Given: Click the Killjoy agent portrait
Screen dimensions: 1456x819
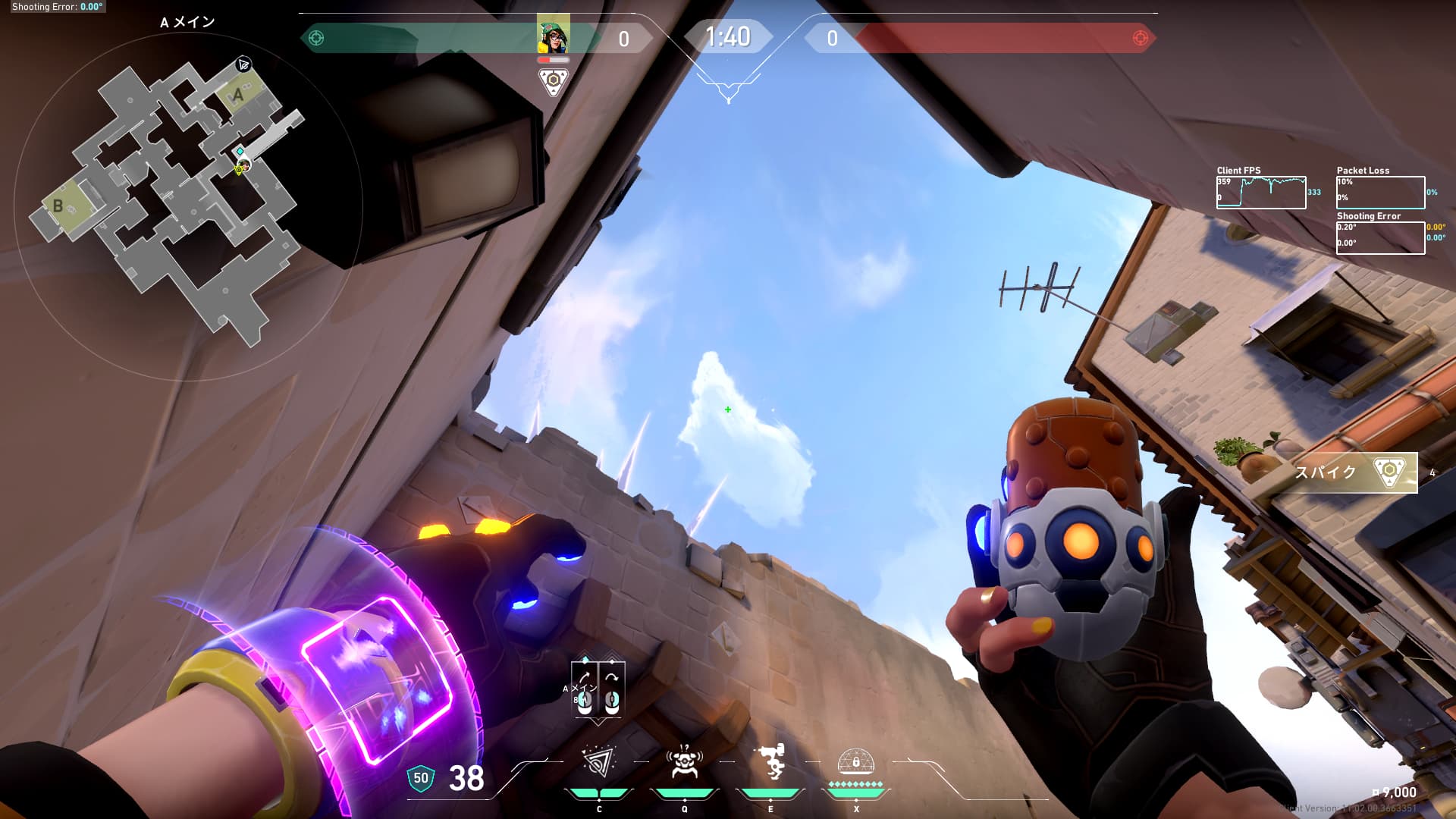Looking at the screenshot, I should 554,35.
